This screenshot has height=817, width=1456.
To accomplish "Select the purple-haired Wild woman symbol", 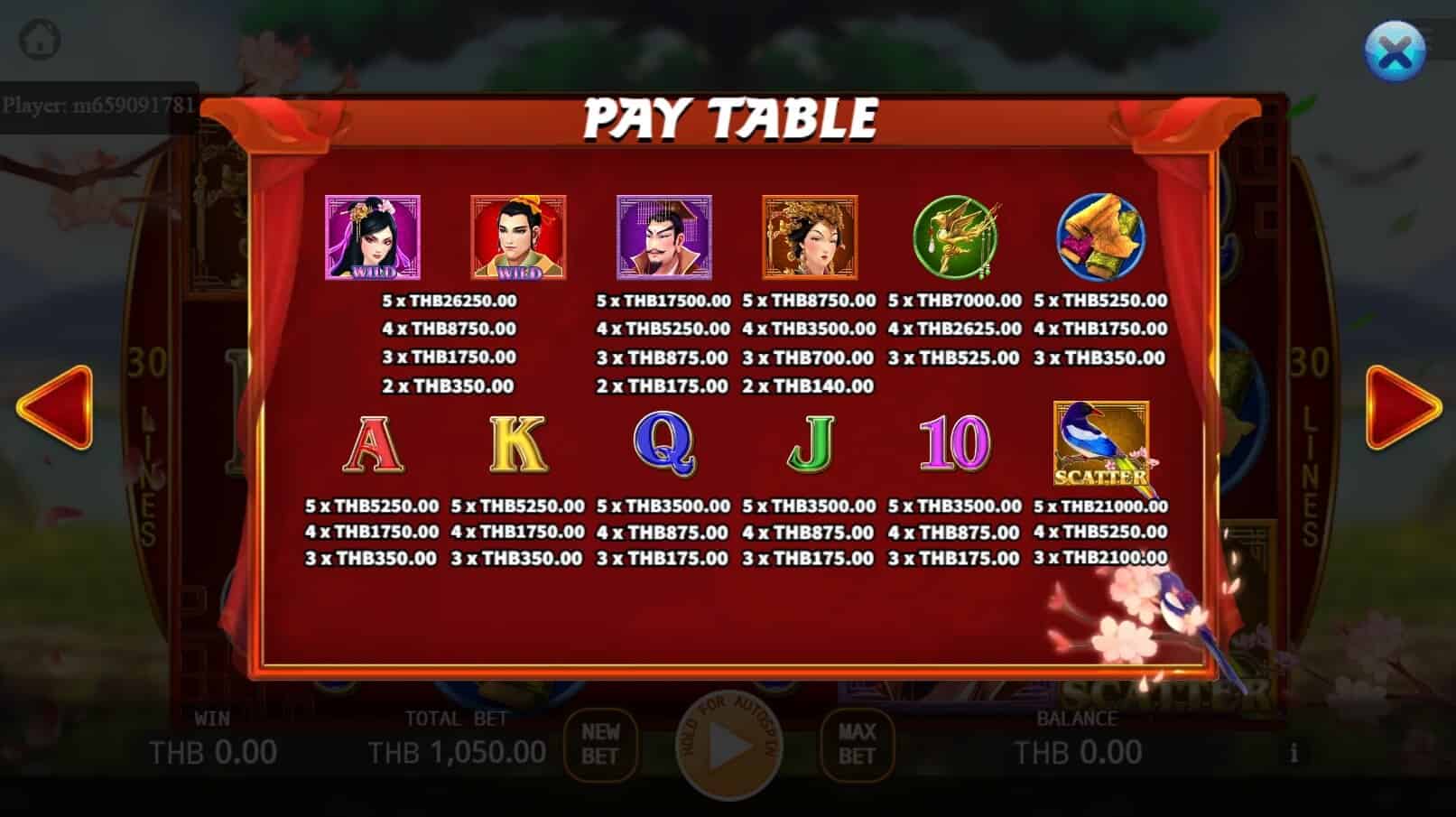I will click(373, 237).
